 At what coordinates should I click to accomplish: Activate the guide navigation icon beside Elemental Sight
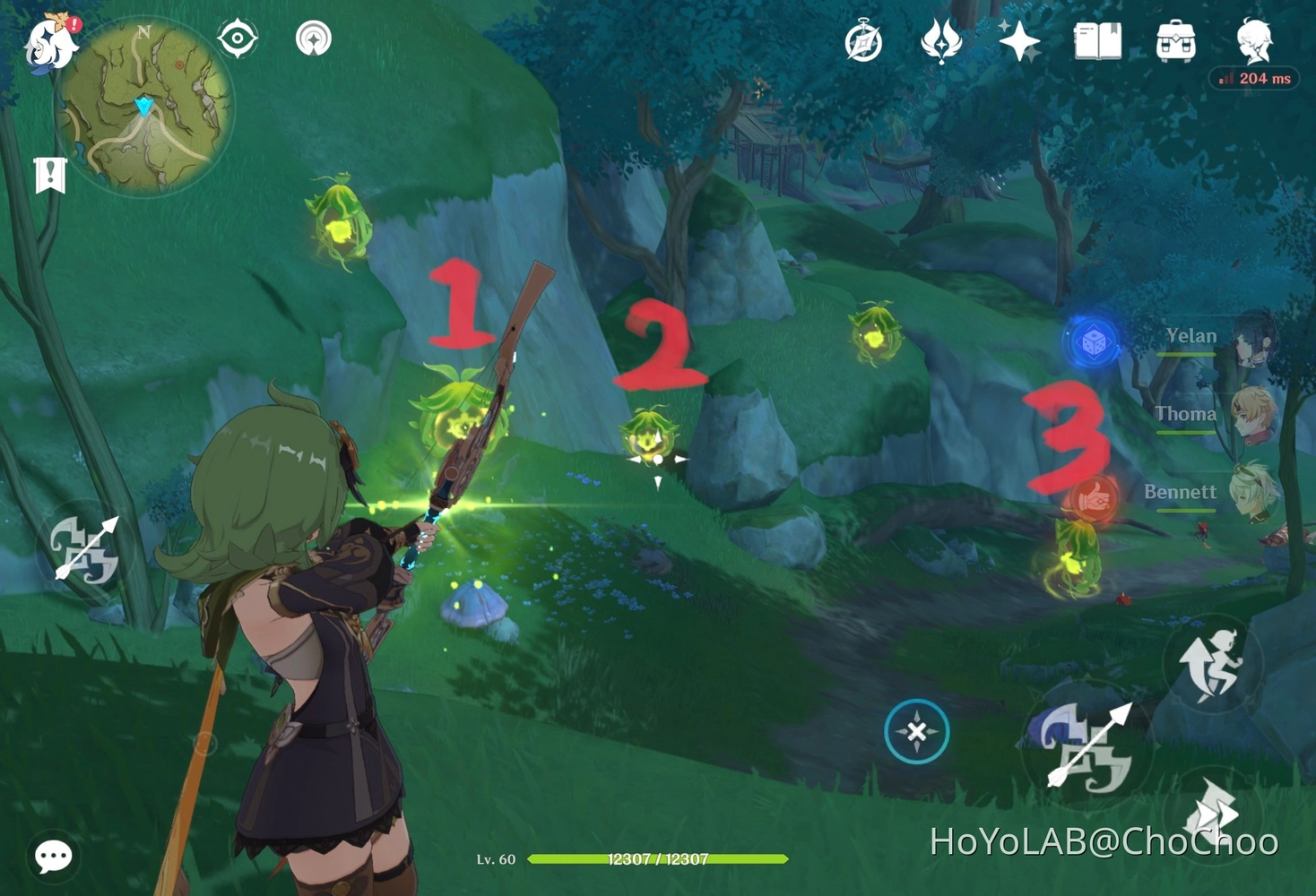(312, 39)
